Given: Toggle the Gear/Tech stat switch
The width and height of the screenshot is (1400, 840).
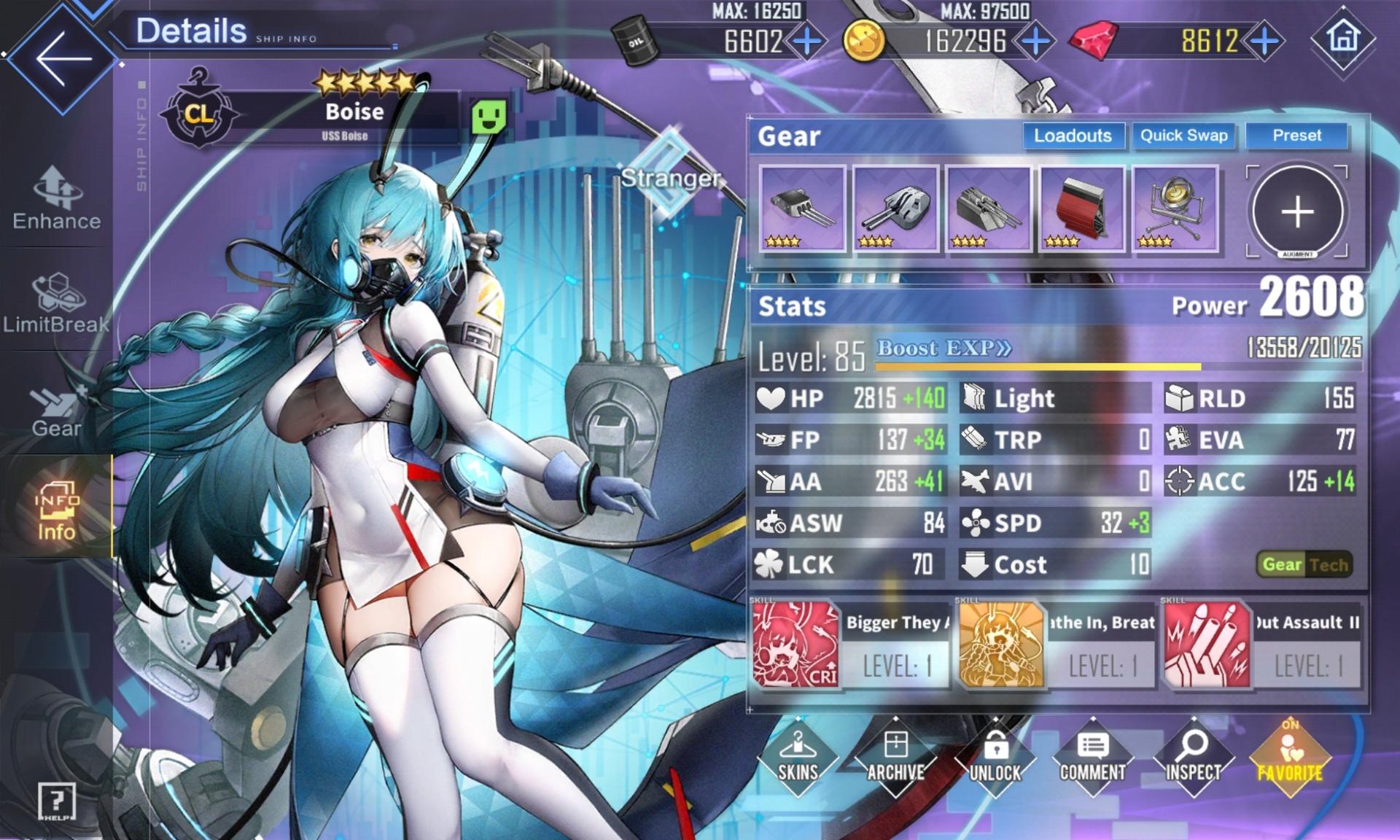Looking at the screenshot, I should point(1304,564).
